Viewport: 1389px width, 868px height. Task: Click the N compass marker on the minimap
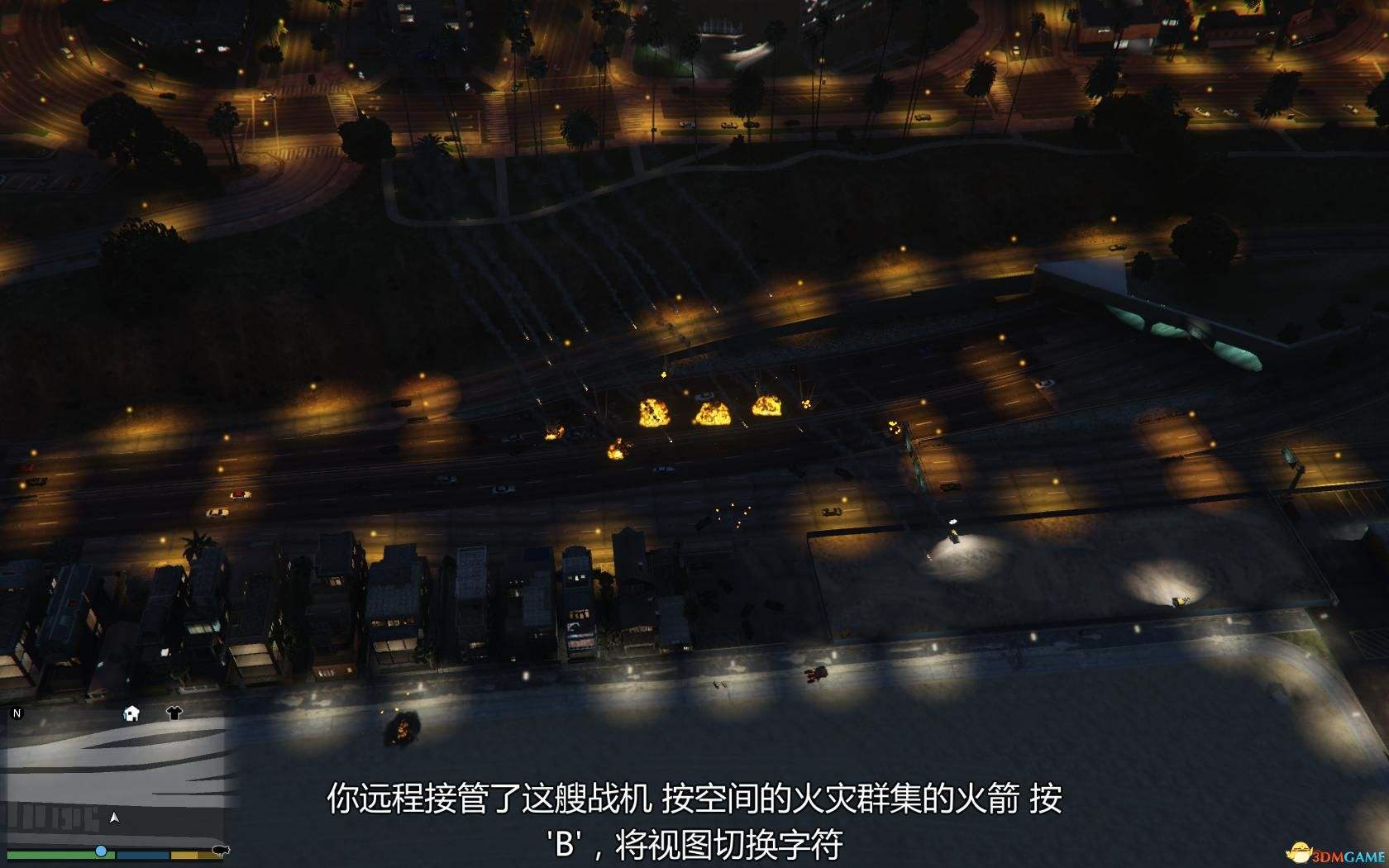[x=17, y=713]
